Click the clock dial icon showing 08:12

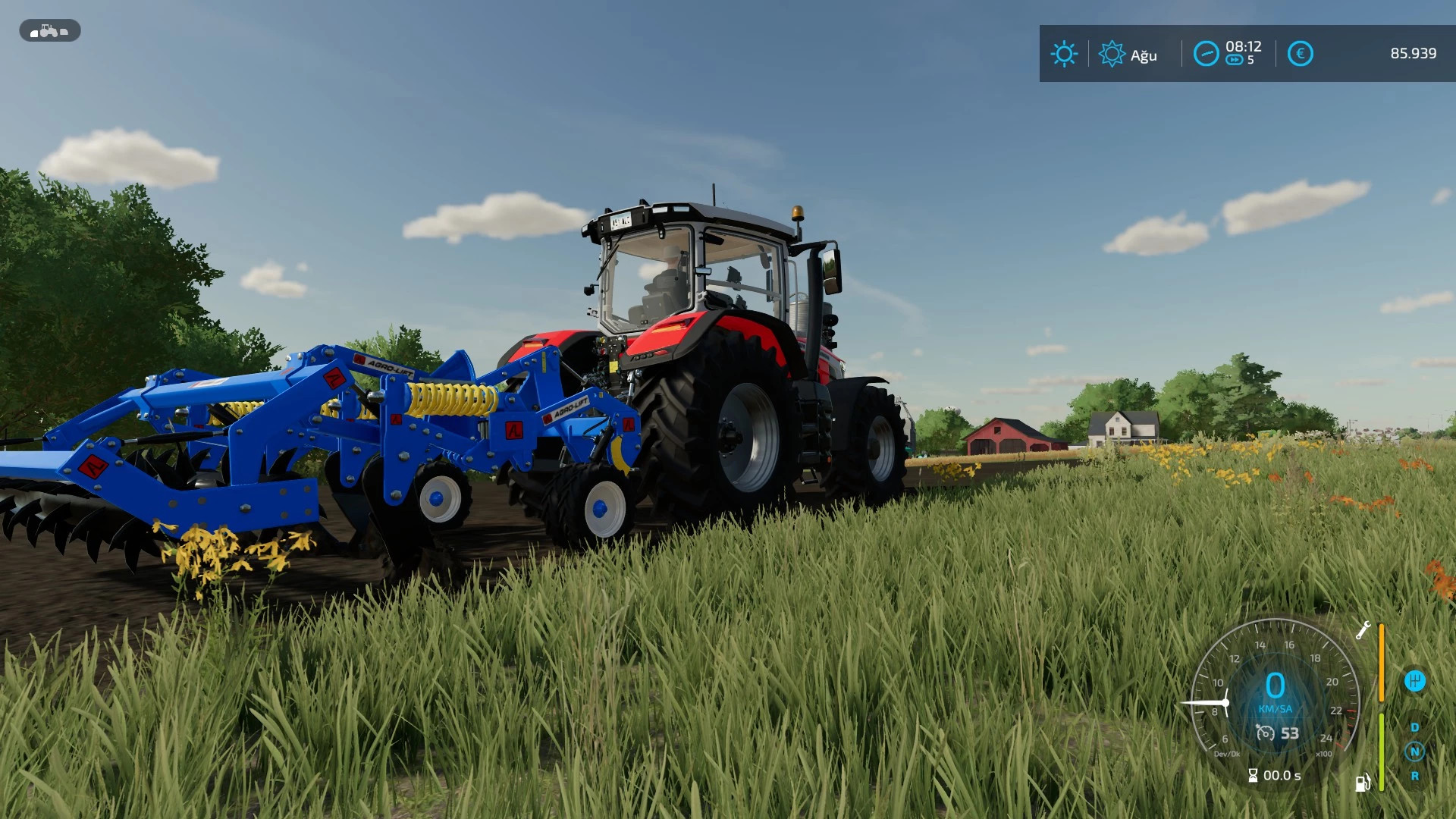[x=1206, y=53]
